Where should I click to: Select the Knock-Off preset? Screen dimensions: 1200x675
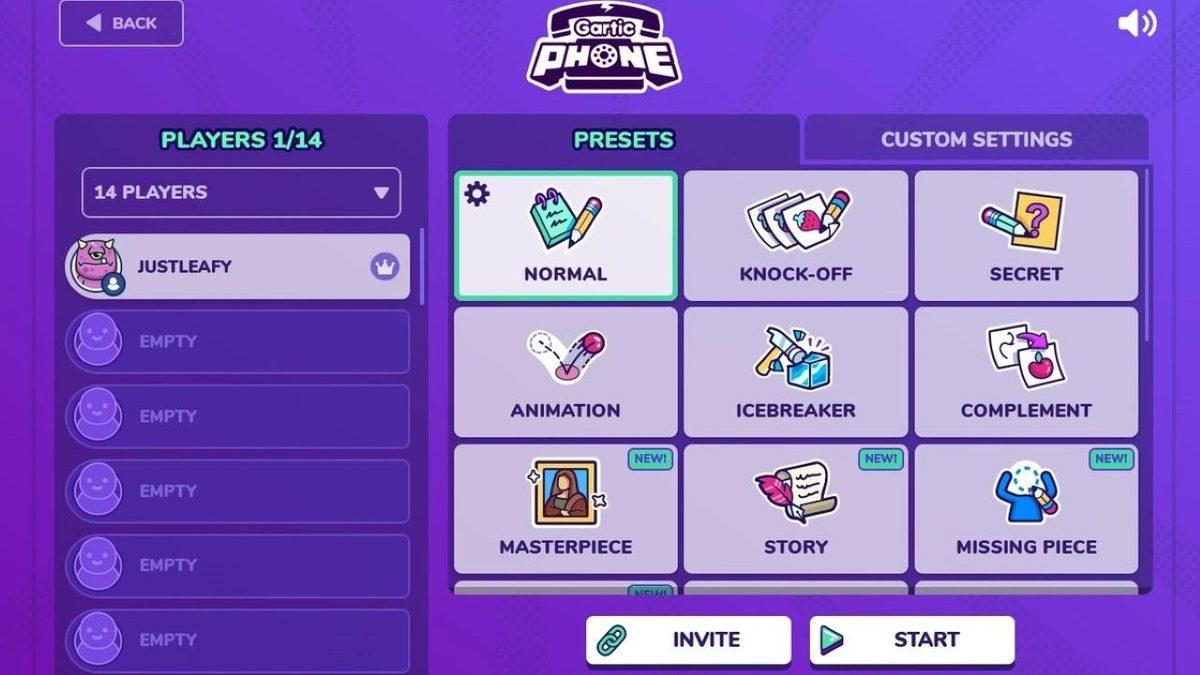[x=796, y=236]
